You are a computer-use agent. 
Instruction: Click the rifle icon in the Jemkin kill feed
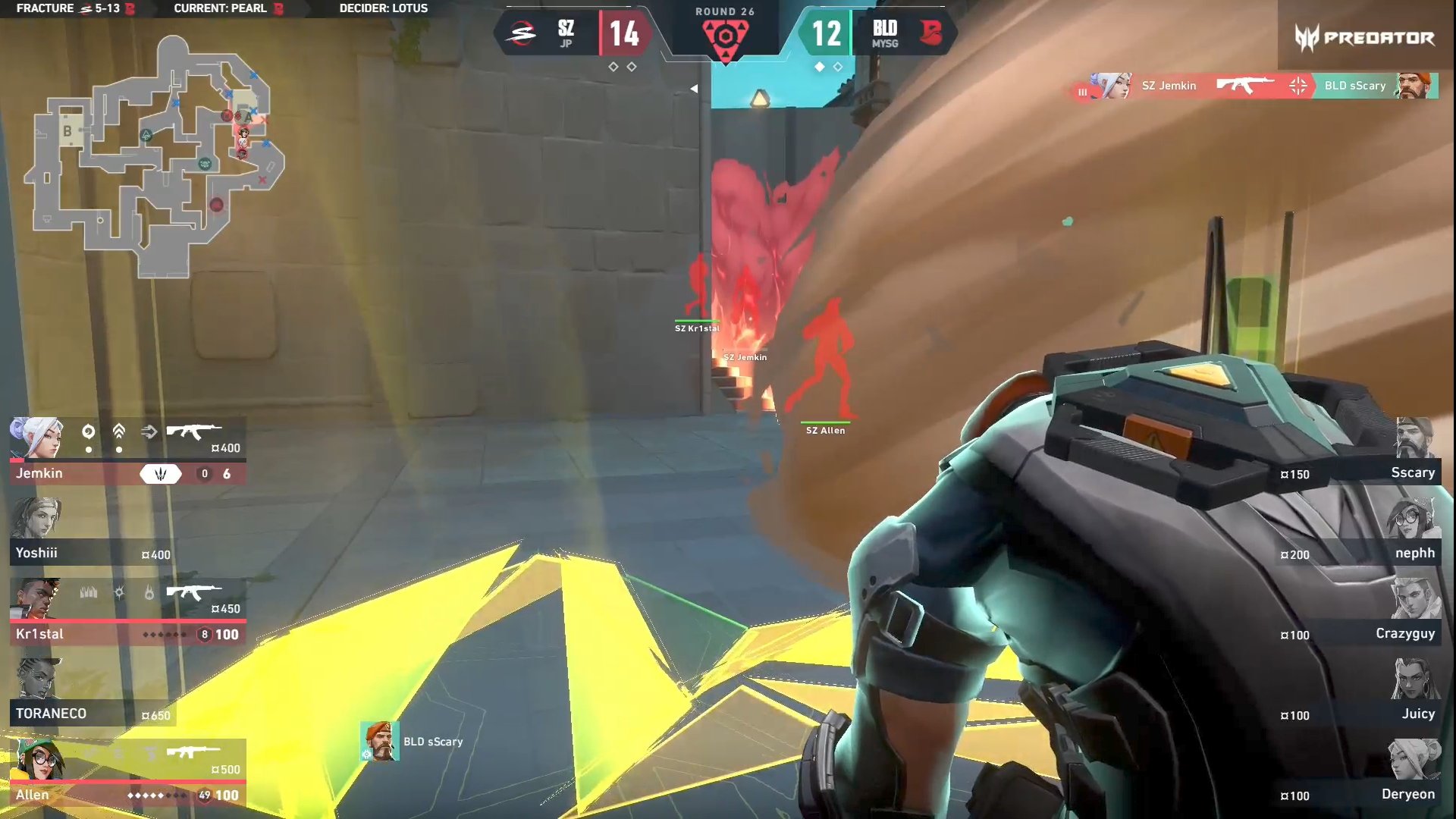(x=1246, y=86)
